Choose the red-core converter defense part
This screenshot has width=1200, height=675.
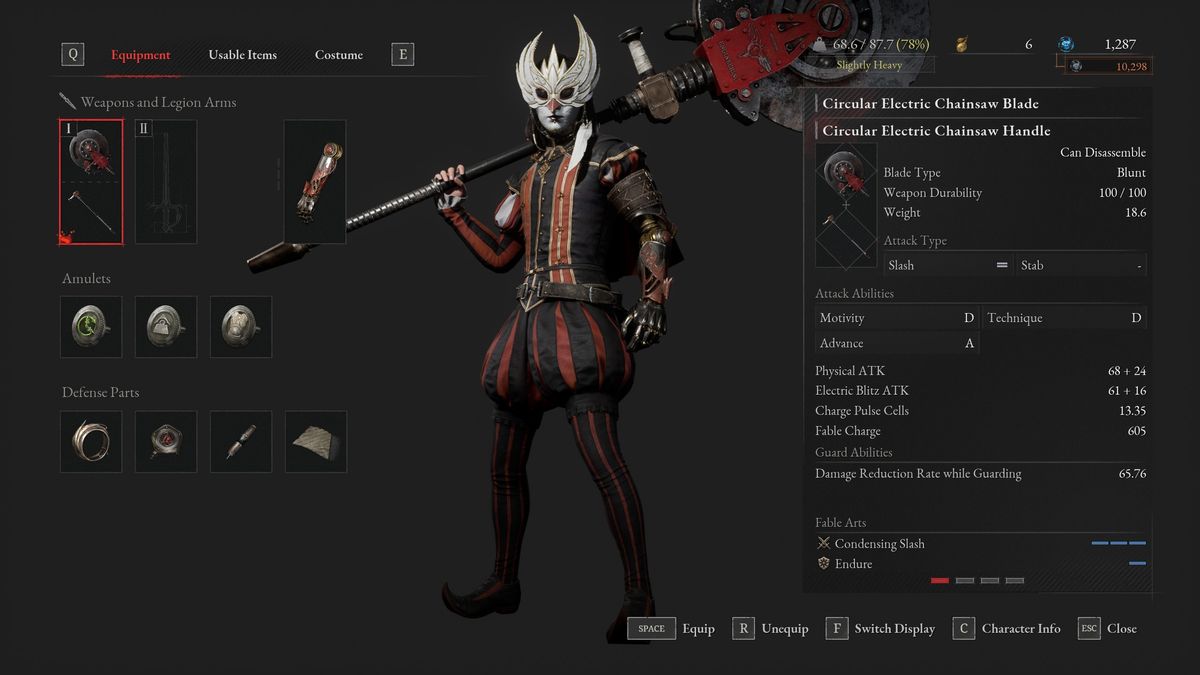pyautogui.click(x=166, y=441)
